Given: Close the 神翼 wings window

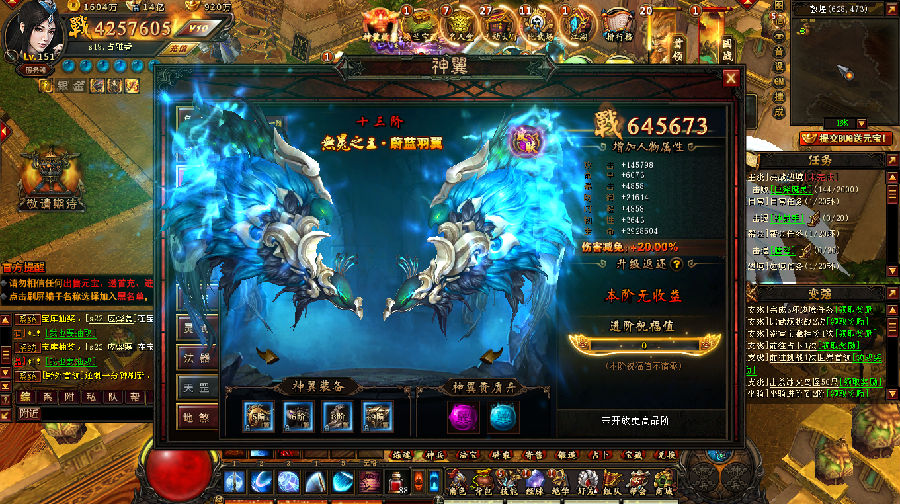Looking at the screenshot, I should (x=731, y=78).
